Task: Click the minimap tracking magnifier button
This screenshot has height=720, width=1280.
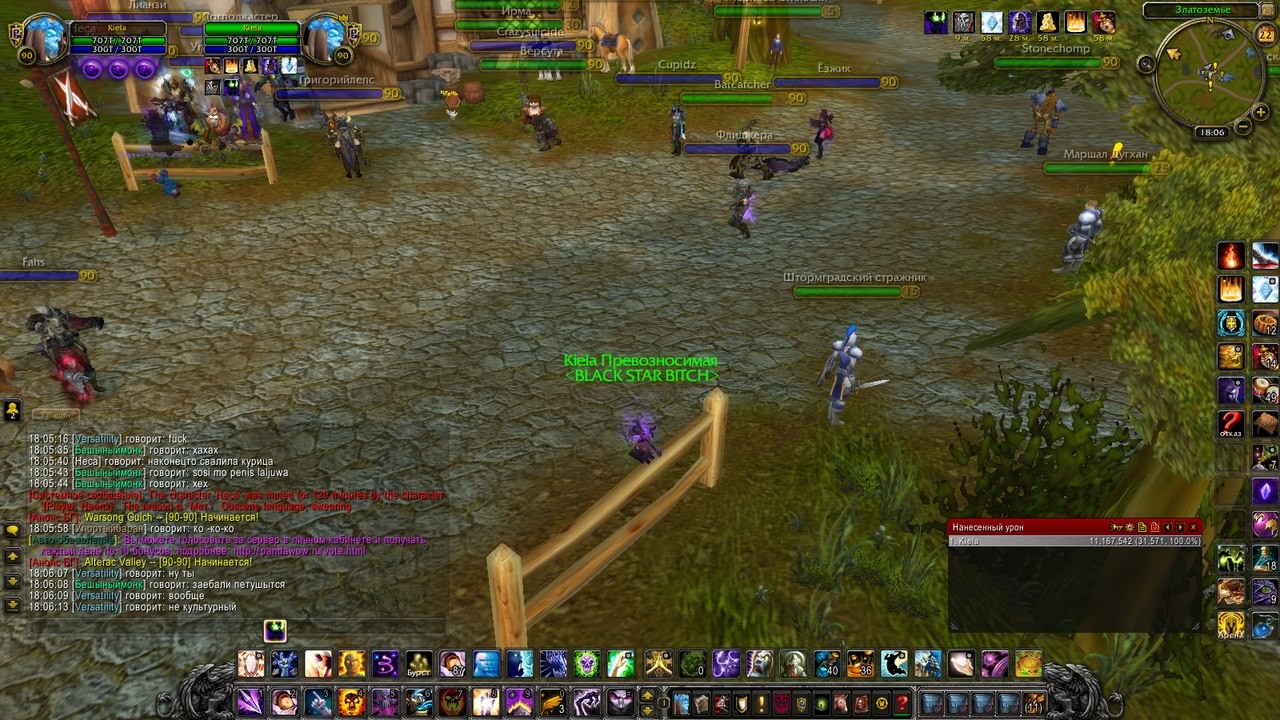Action: click(x=1146, y=64)
